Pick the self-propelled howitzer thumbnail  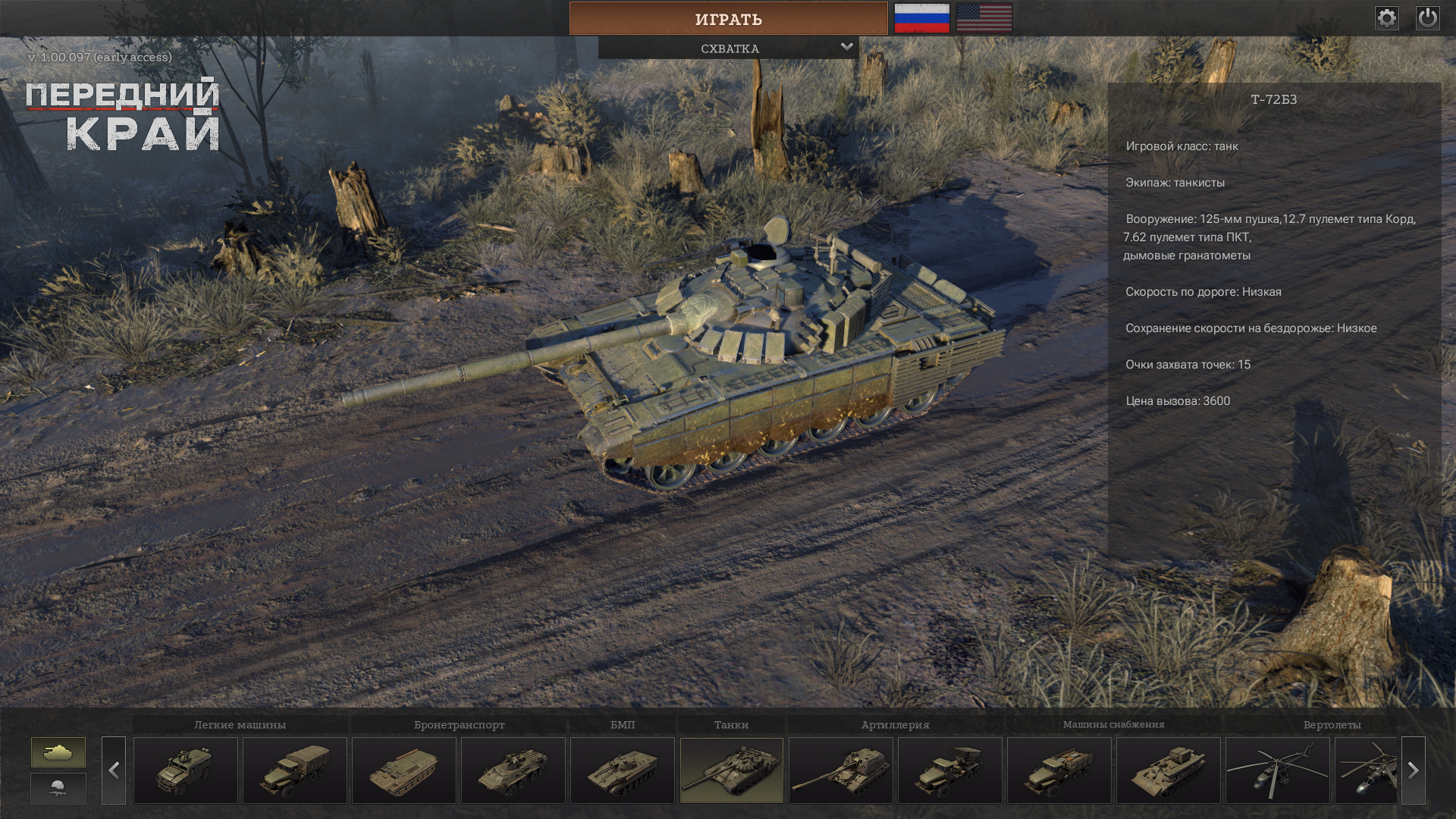(841, 770)
